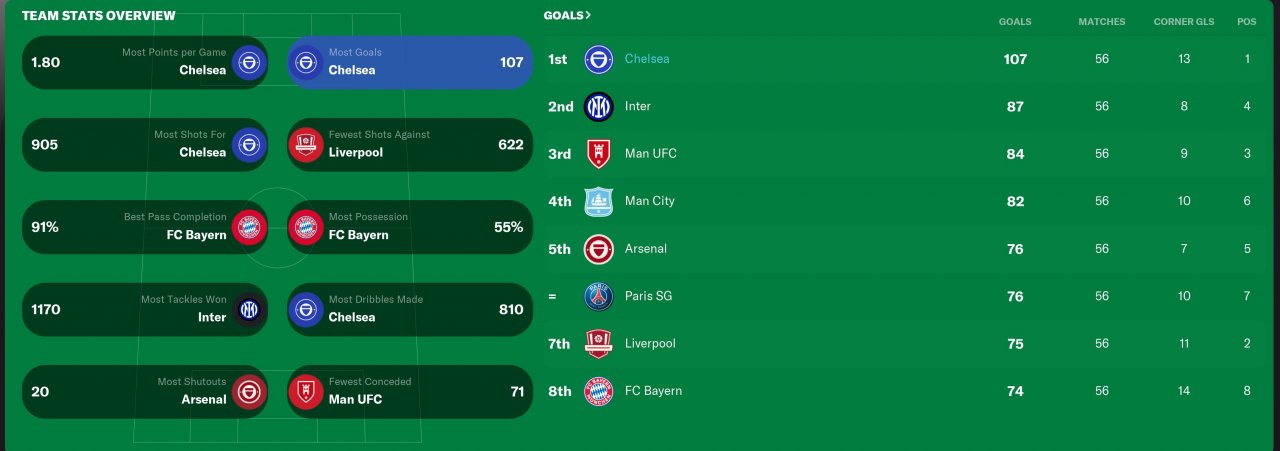The height and width of the screenshot is (451, 1280).
Task: Select the Most Points per Game card
Action: tap(144, 62)
